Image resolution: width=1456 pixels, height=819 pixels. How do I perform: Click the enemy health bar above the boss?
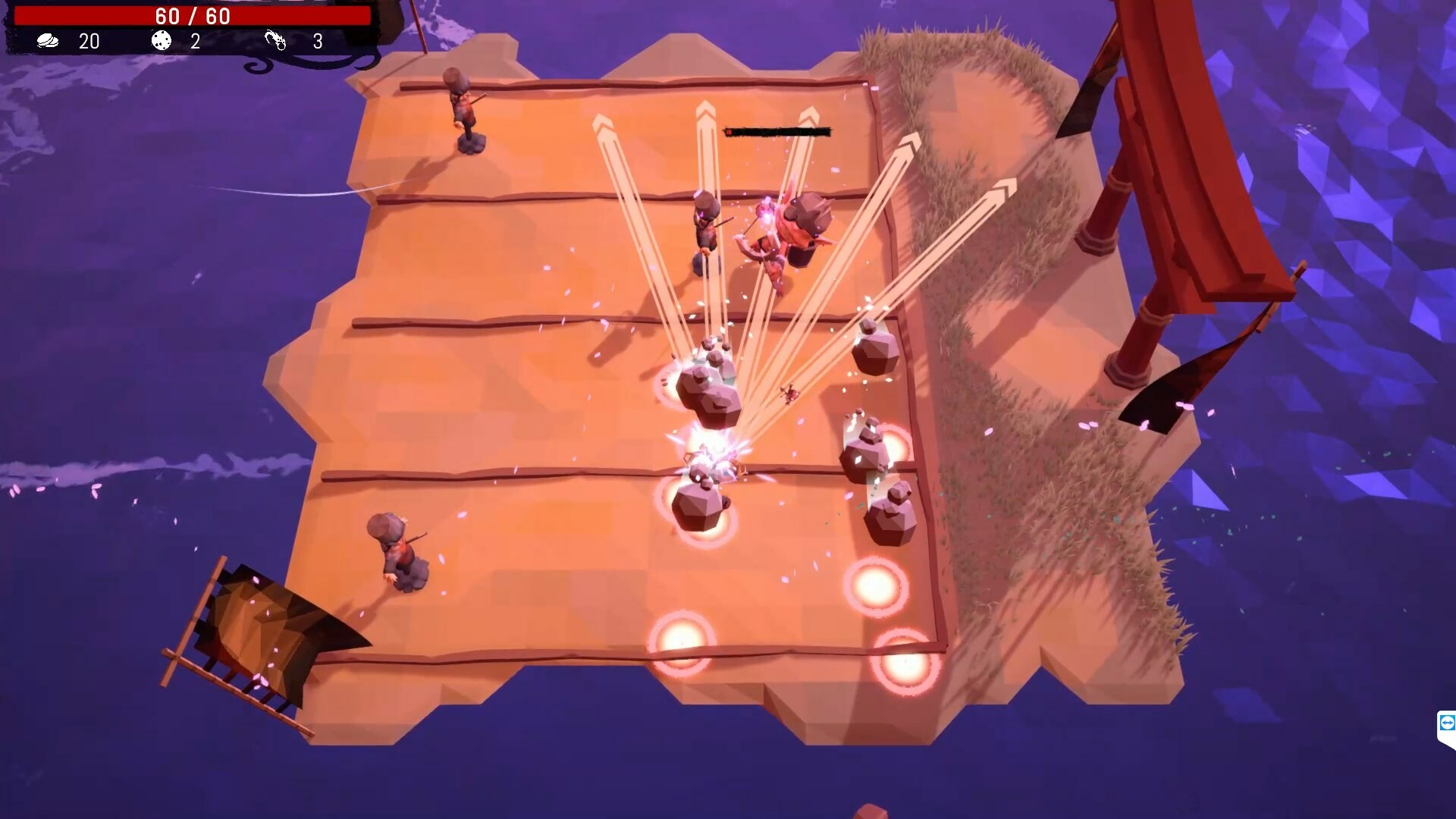tap(777, 131)
